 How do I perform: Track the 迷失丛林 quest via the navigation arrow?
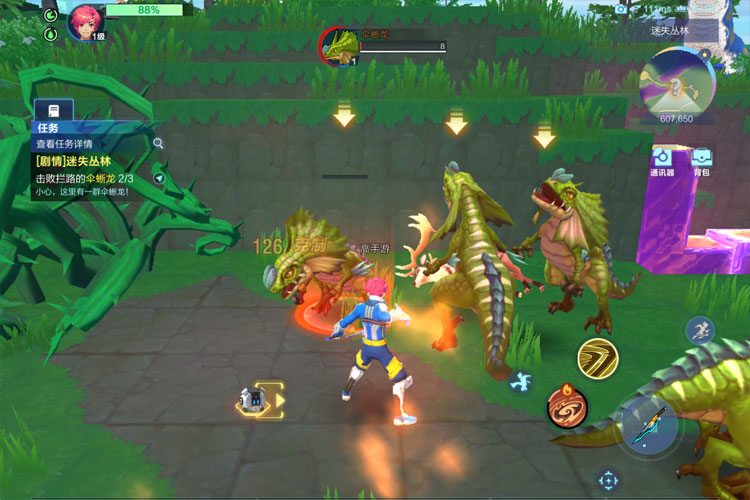158,178
